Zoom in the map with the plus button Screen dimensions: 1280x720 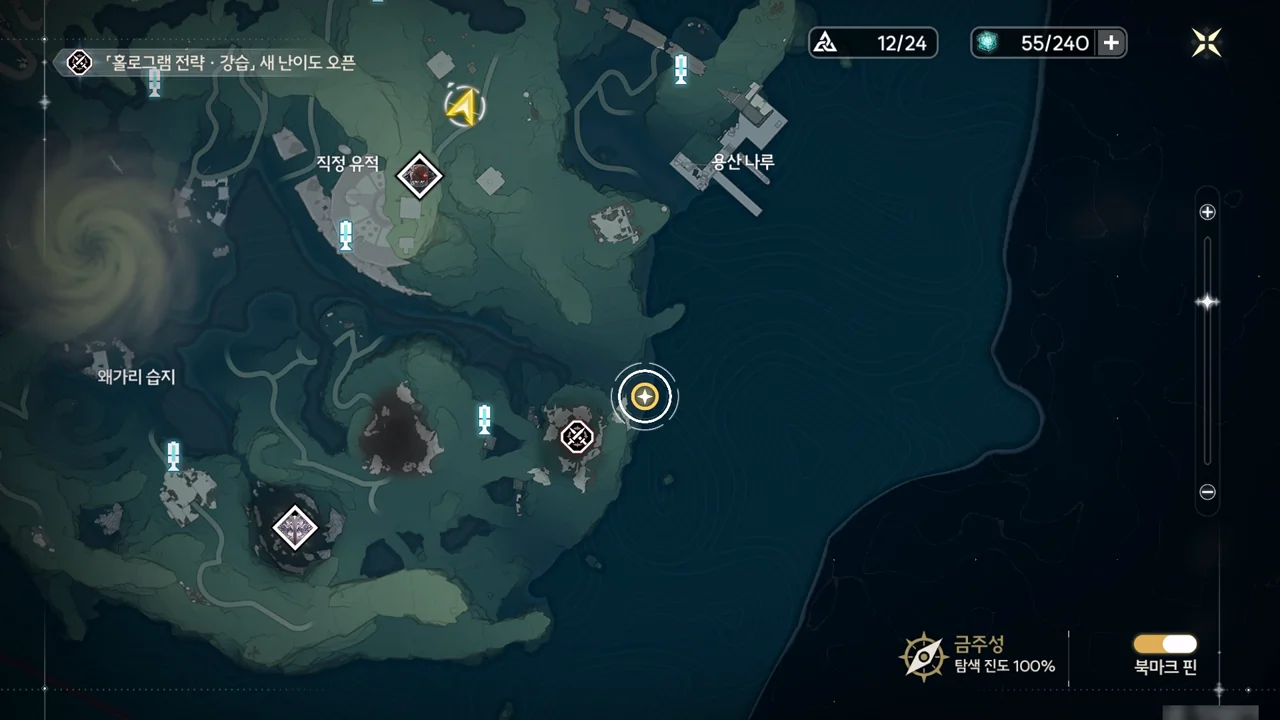pyautogui.click(x=1207, y=212)
